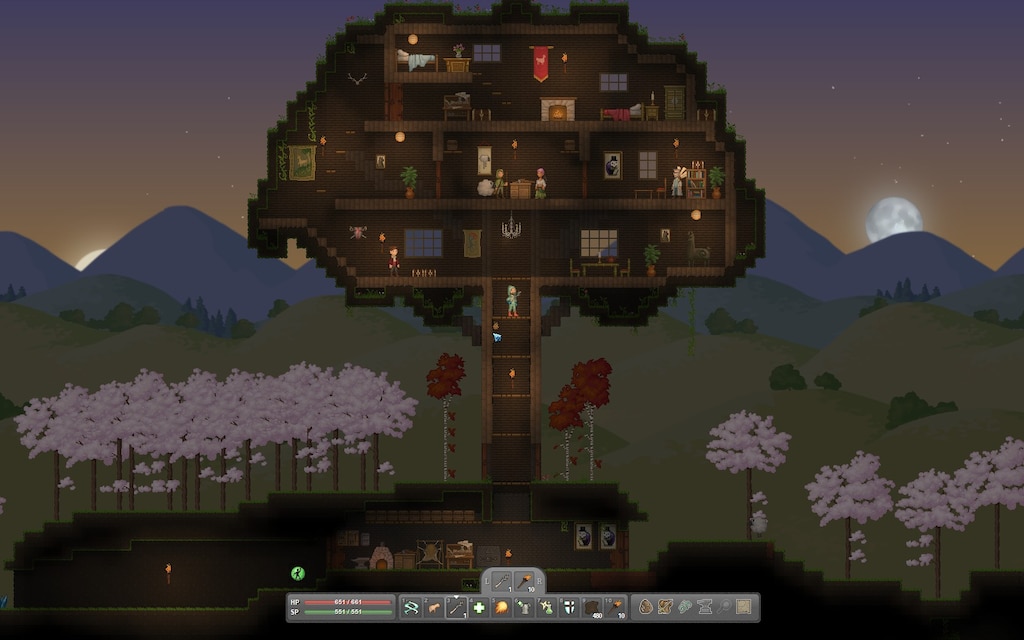Select the sparkling green potion slot

(x=548, y=607)
